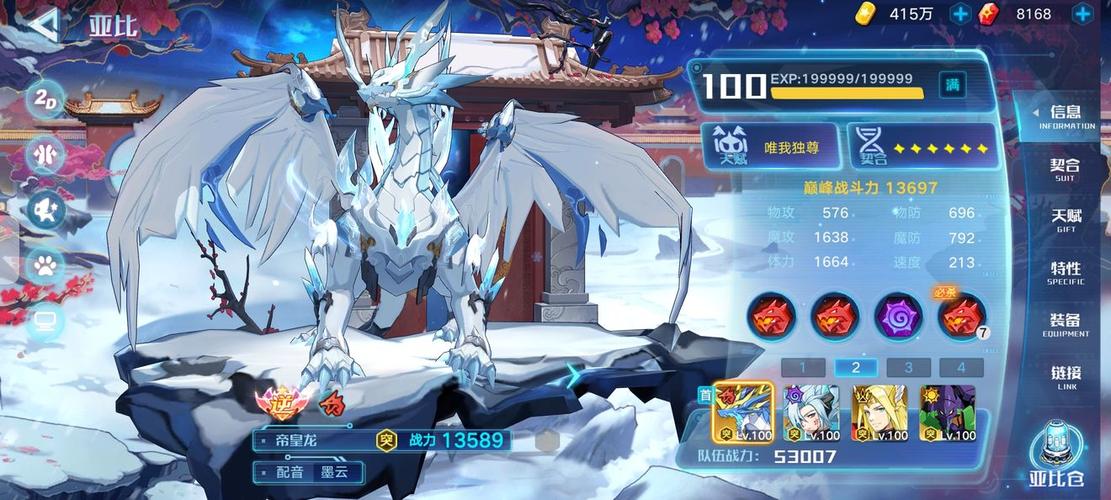Switch to the 特性 Specific tab
The width and height of the screenshot is (1111, 500).
pos(1066,273)
